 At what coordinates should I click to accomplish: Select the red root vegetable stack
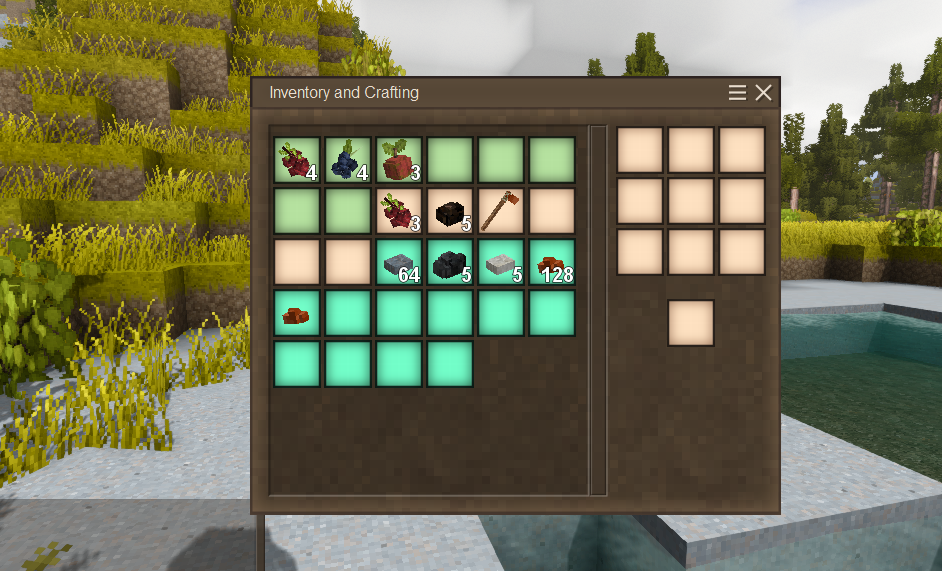pos(399,160)
